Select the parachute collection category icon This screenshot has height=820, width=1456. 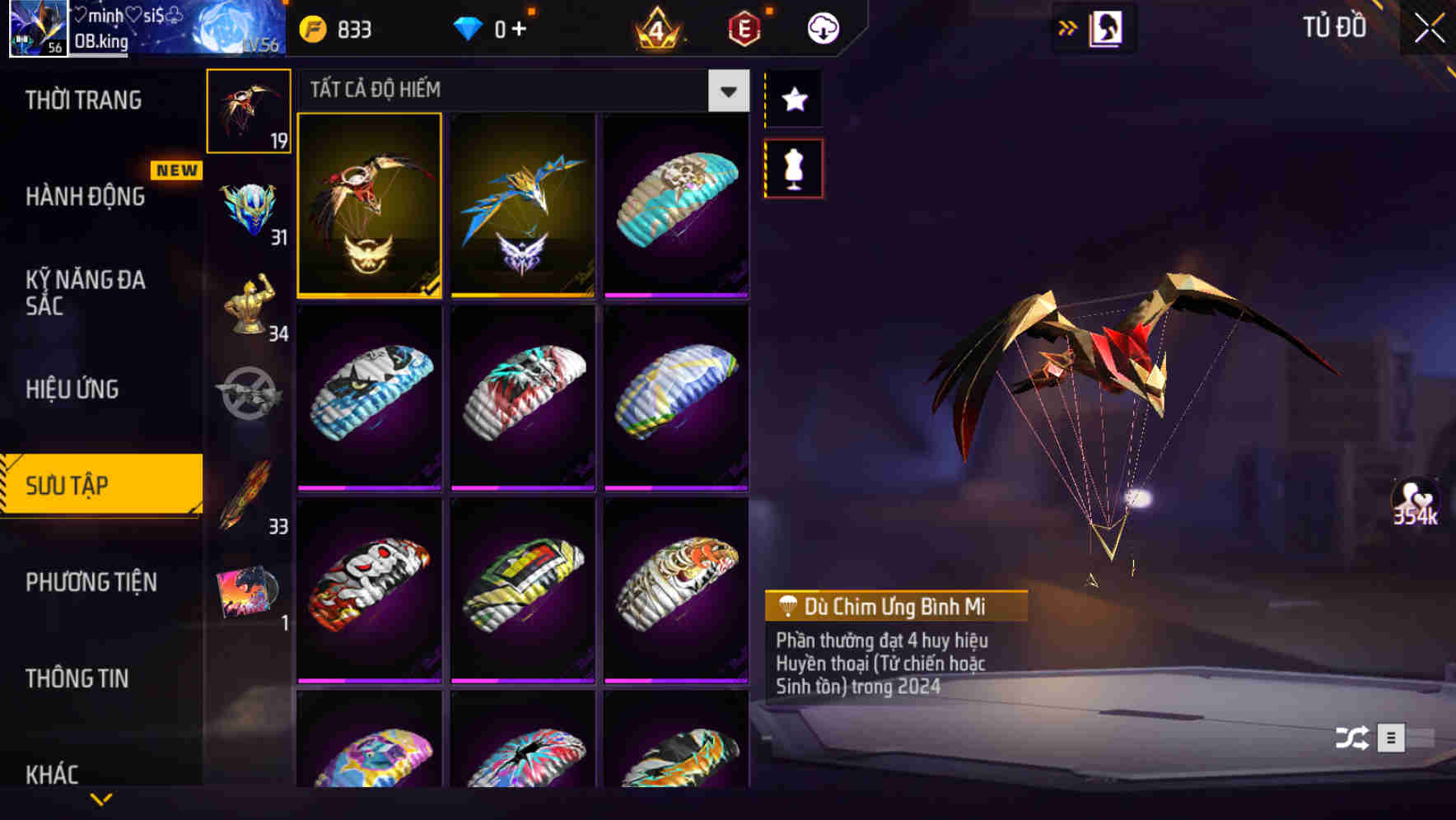249,109
